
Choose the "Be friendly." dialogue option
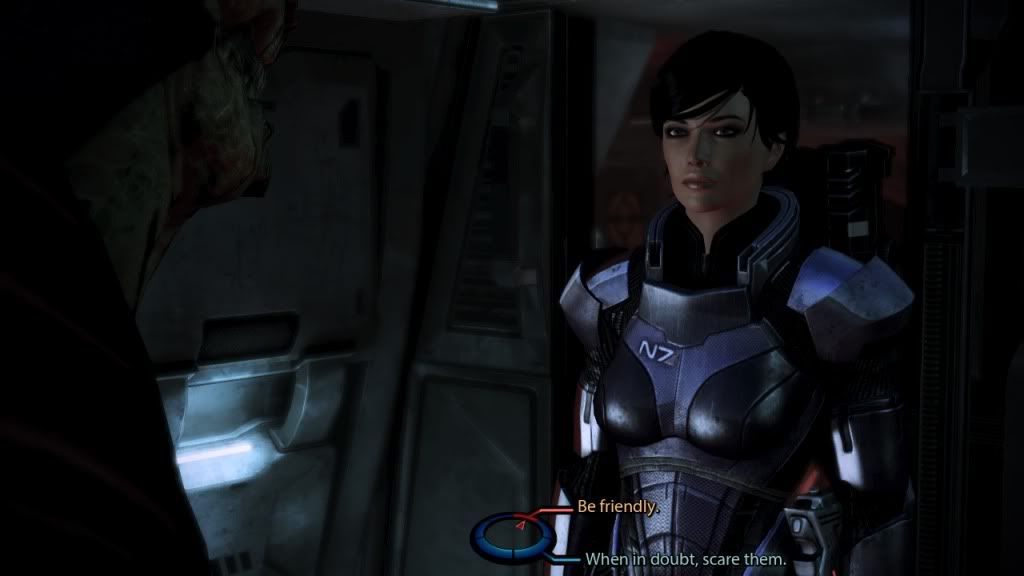click(617, 507)
